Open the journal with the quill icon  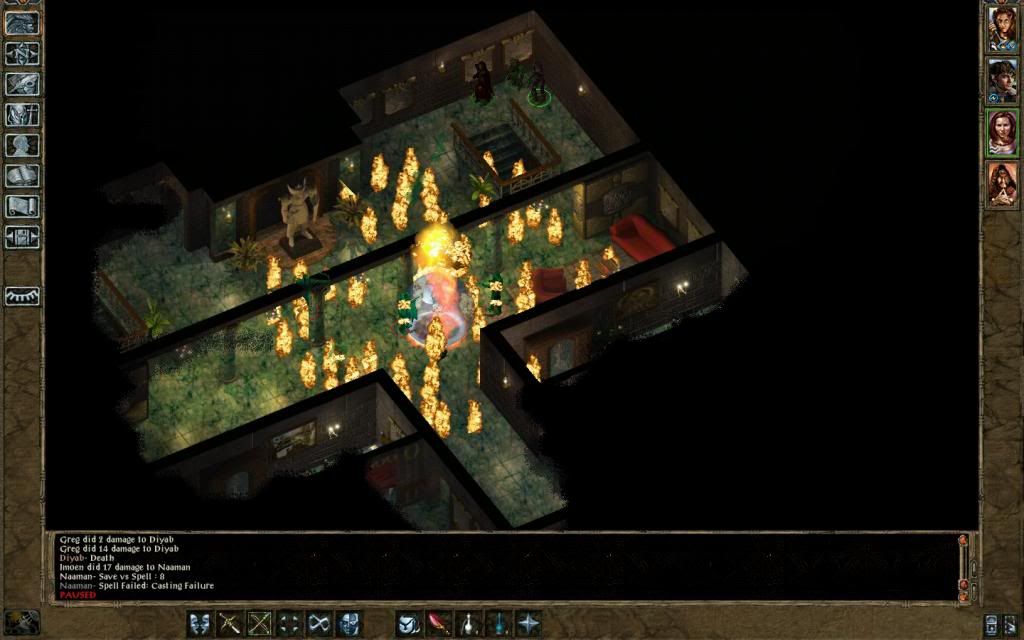[x=22, y=84]
